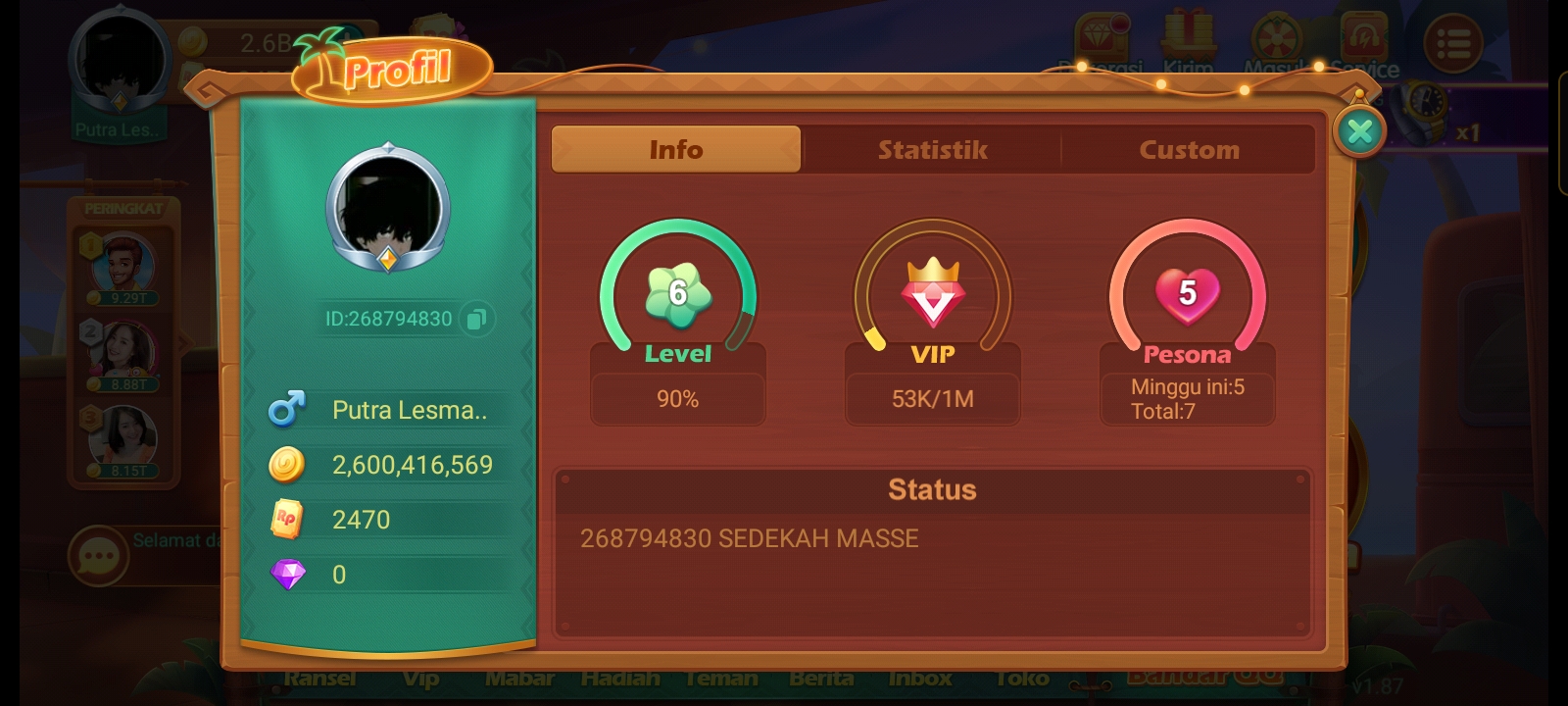1568x706 pixels.
Task: Select the status text SEDEKAH MASSE
Action: coord(751,537)
